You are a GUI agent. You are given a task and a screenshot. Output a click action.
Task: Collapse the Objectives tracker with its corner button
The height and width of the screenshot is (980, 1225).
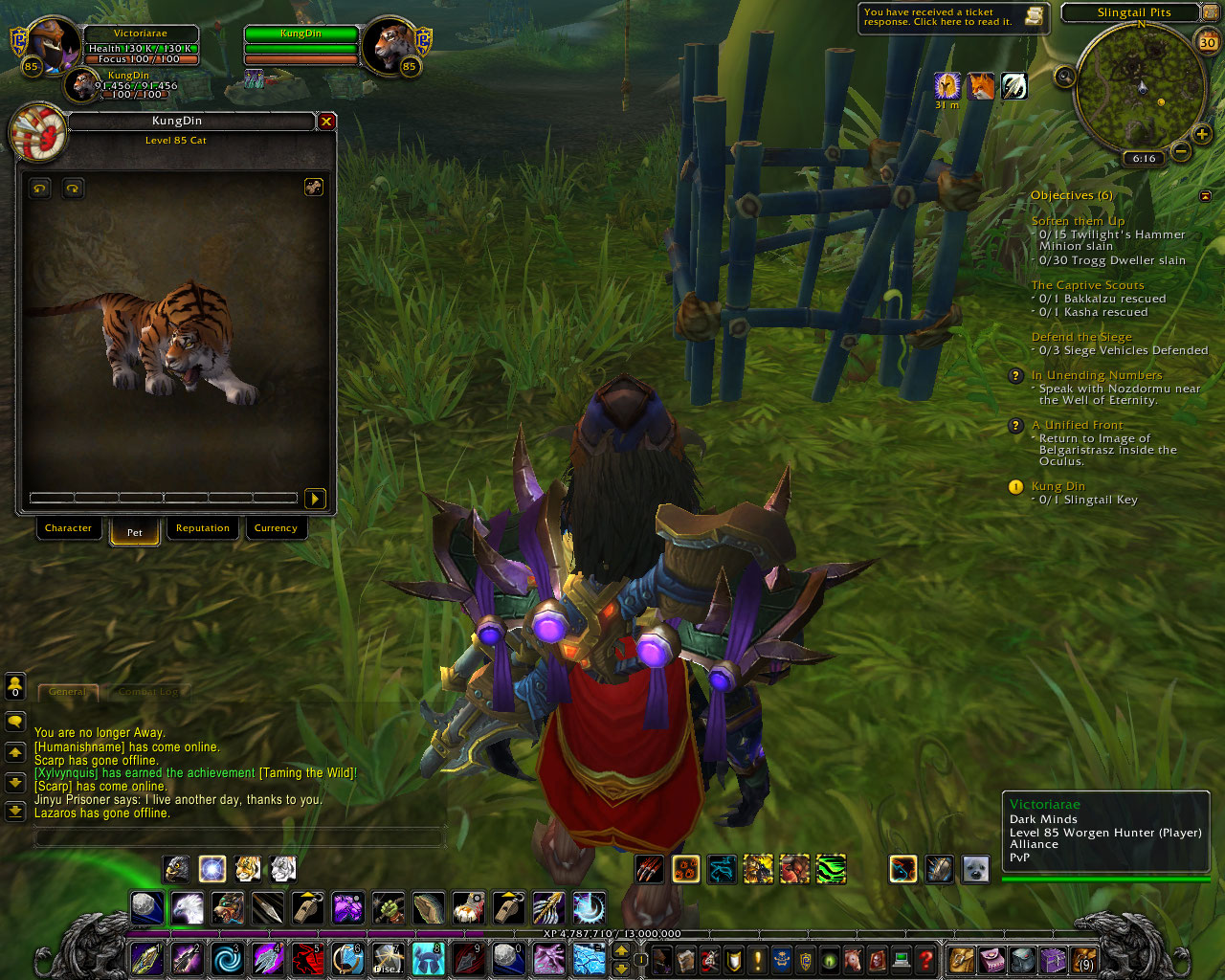[1205, 194]
